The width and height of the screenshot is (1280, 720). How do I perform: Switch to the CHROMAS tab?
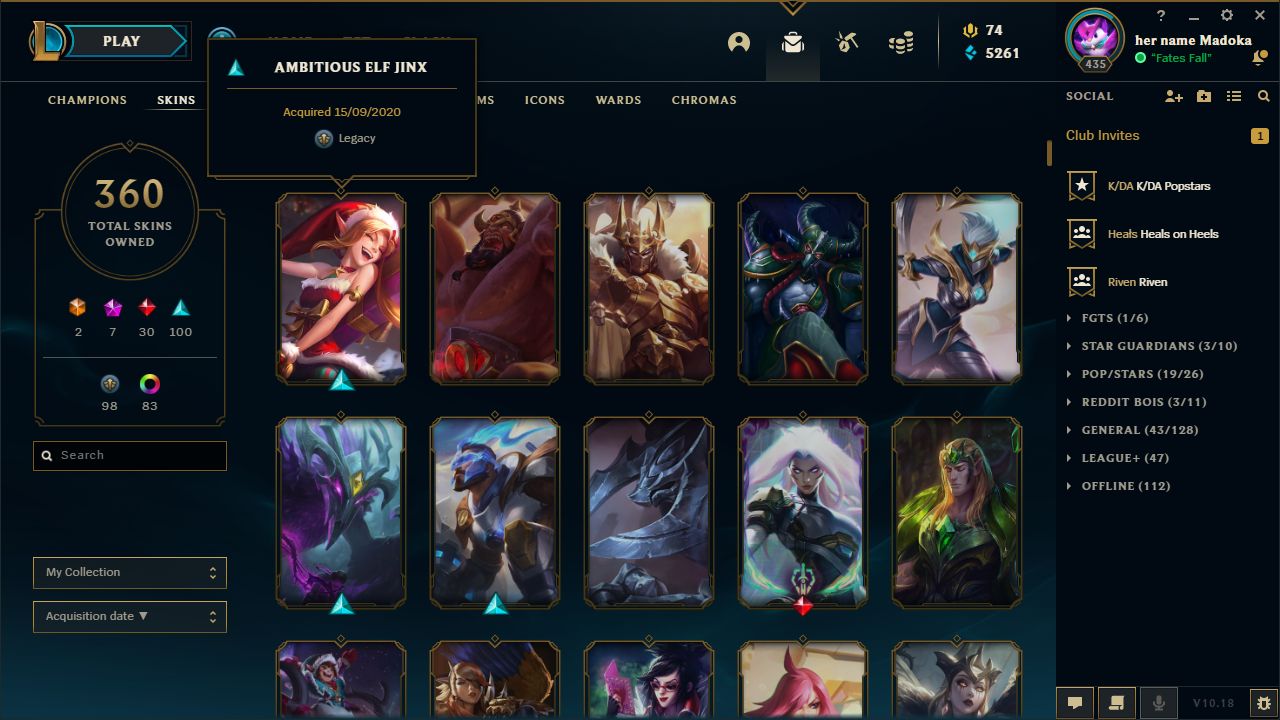pos(704,100)
